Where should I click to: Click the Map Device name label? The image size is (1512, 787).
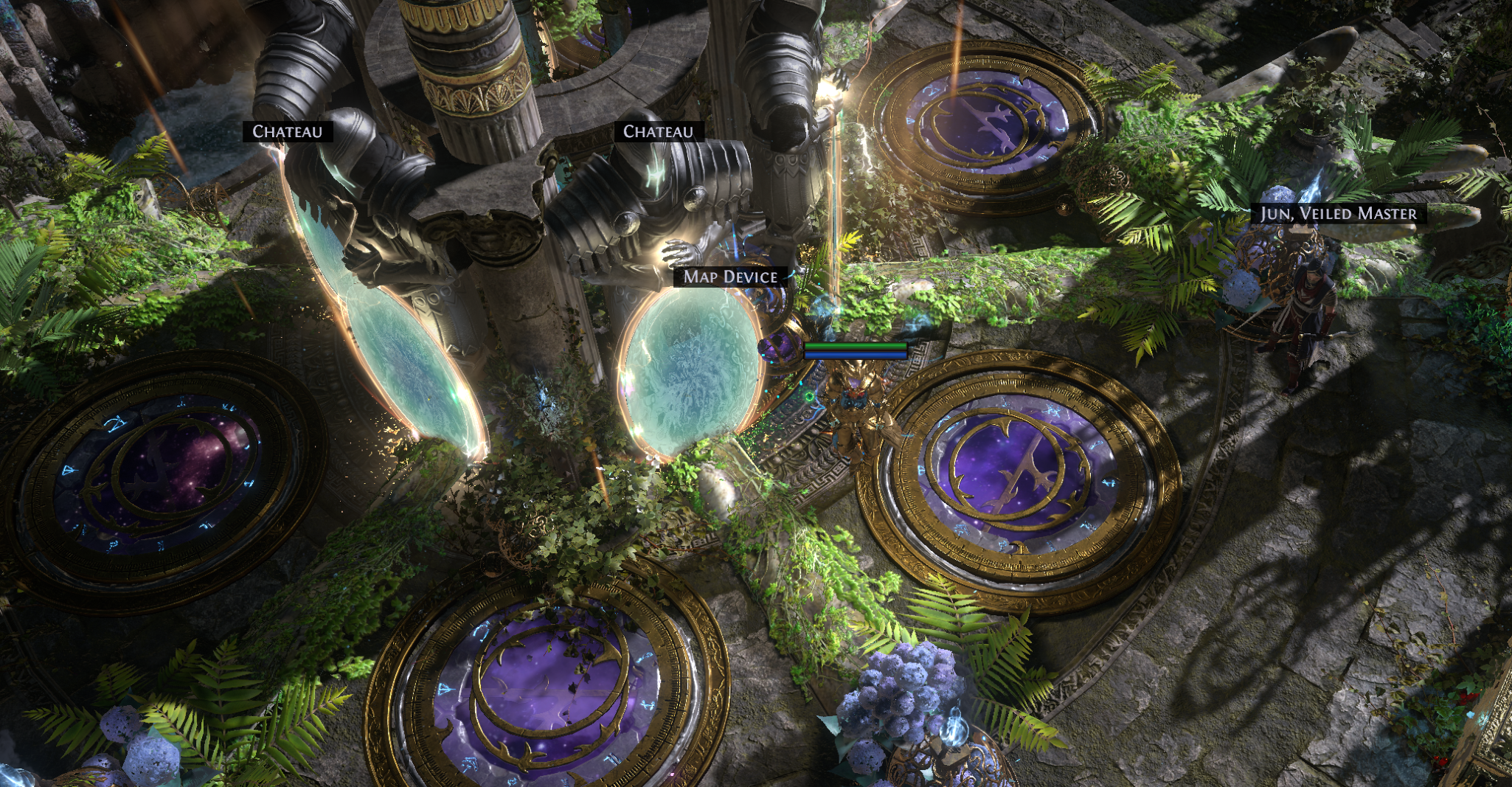click(x=730, y=277)
